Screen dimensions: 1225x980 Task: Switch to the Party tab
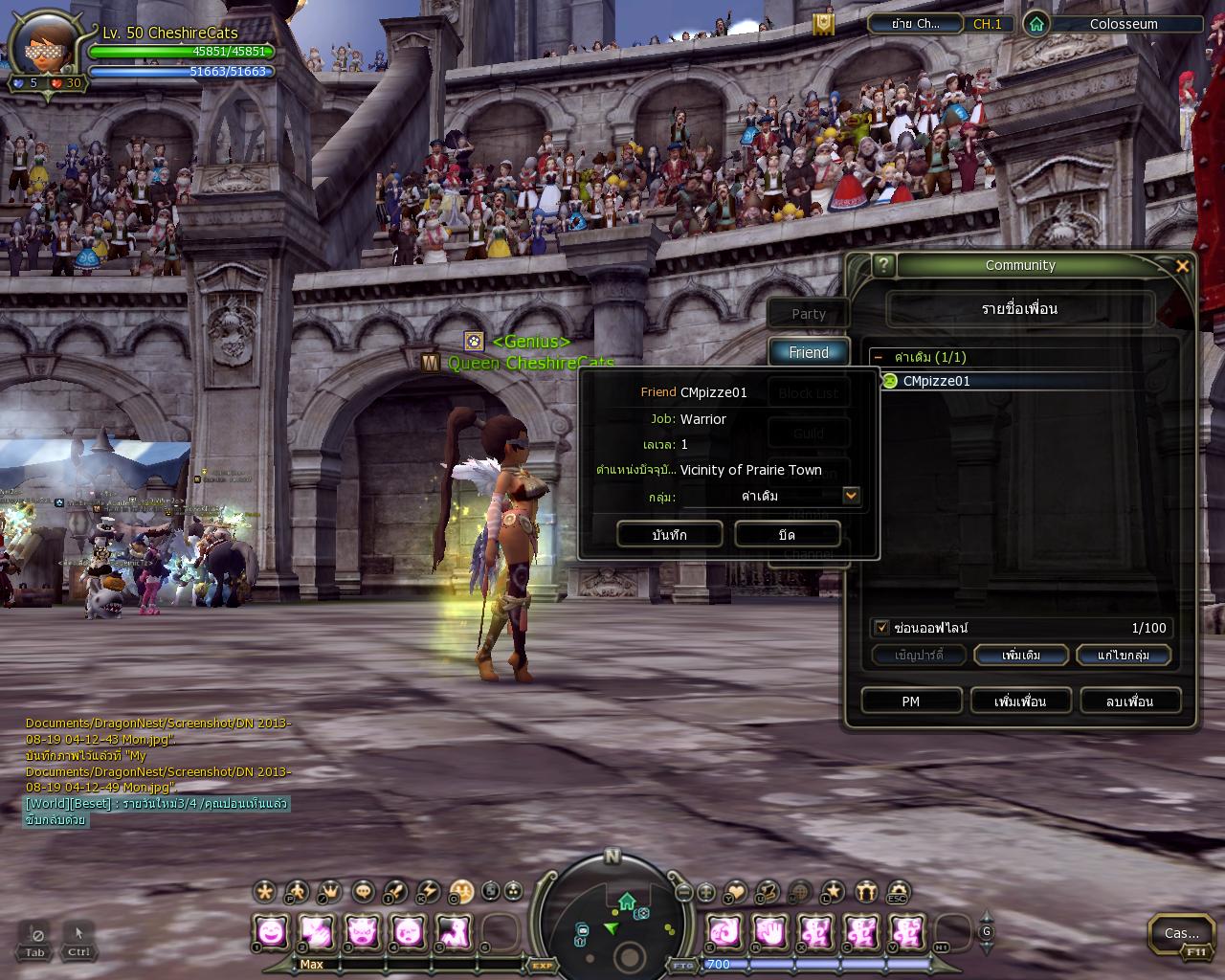[x=809, y=314]
